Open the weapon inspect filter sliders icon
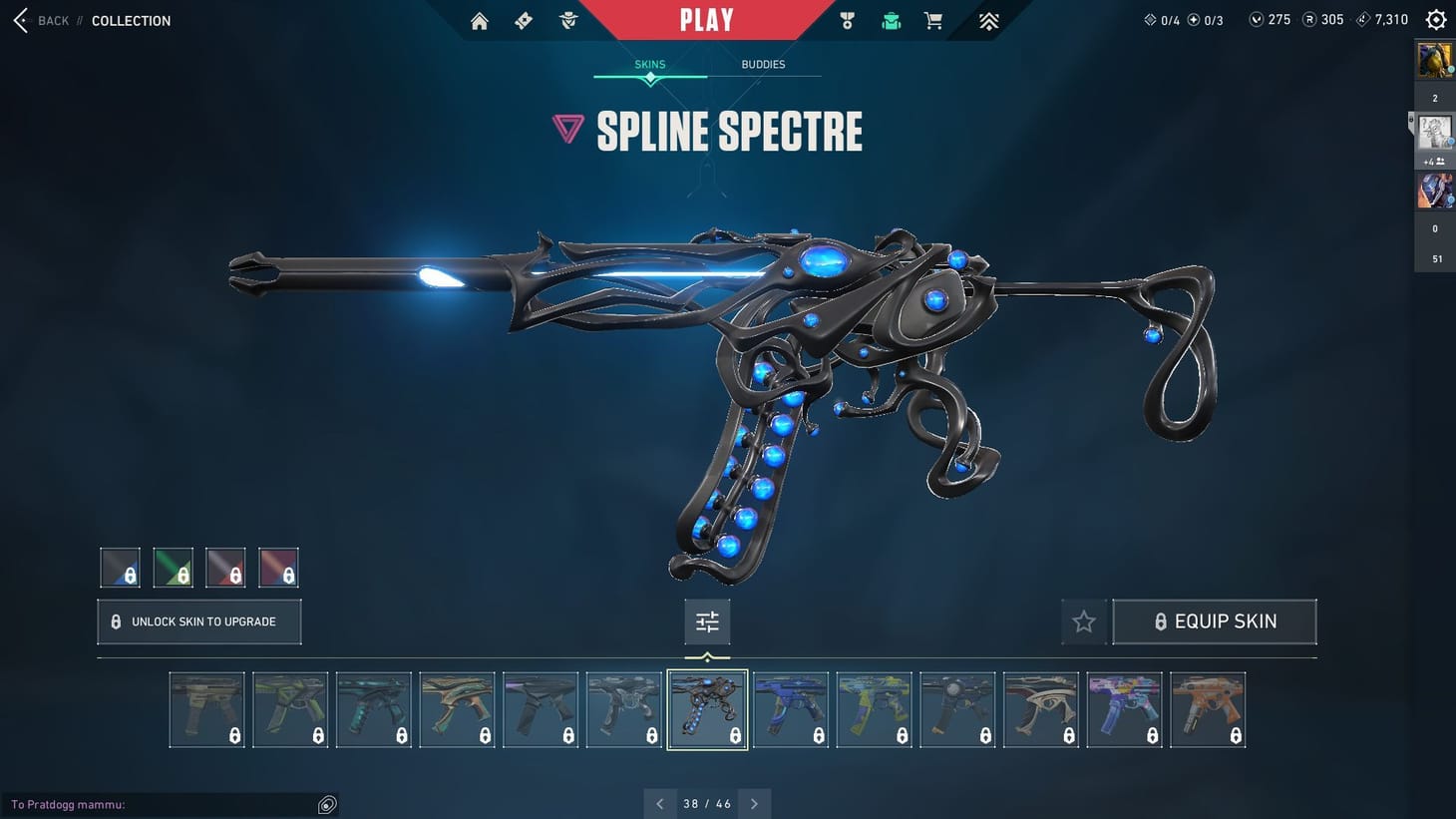 tap(707, 620)
